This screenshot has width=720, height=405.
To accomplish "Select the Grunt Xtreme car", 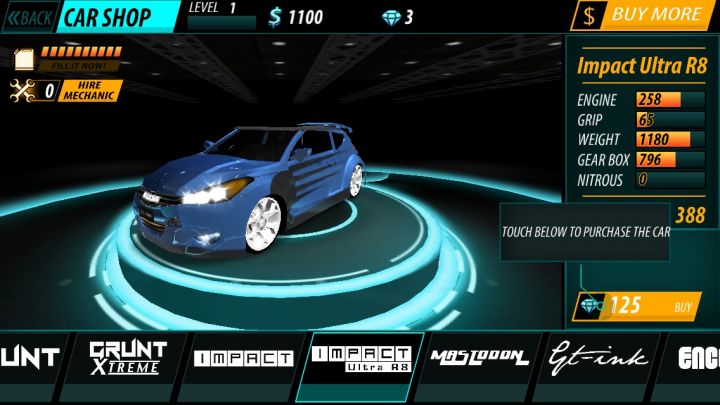I will pyautogui.click(x=127, y=357).
